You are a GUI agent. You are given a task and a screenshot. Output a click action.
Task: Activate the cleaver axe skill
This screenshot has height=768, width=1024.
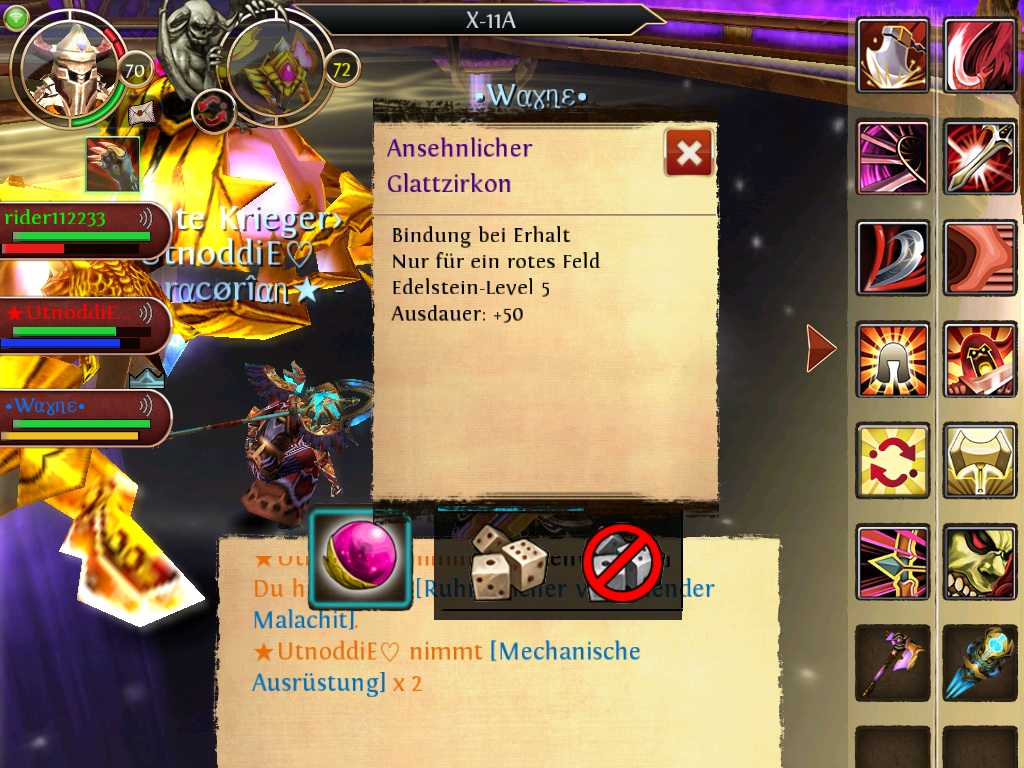pyautogui.click(x=893, y=55)
